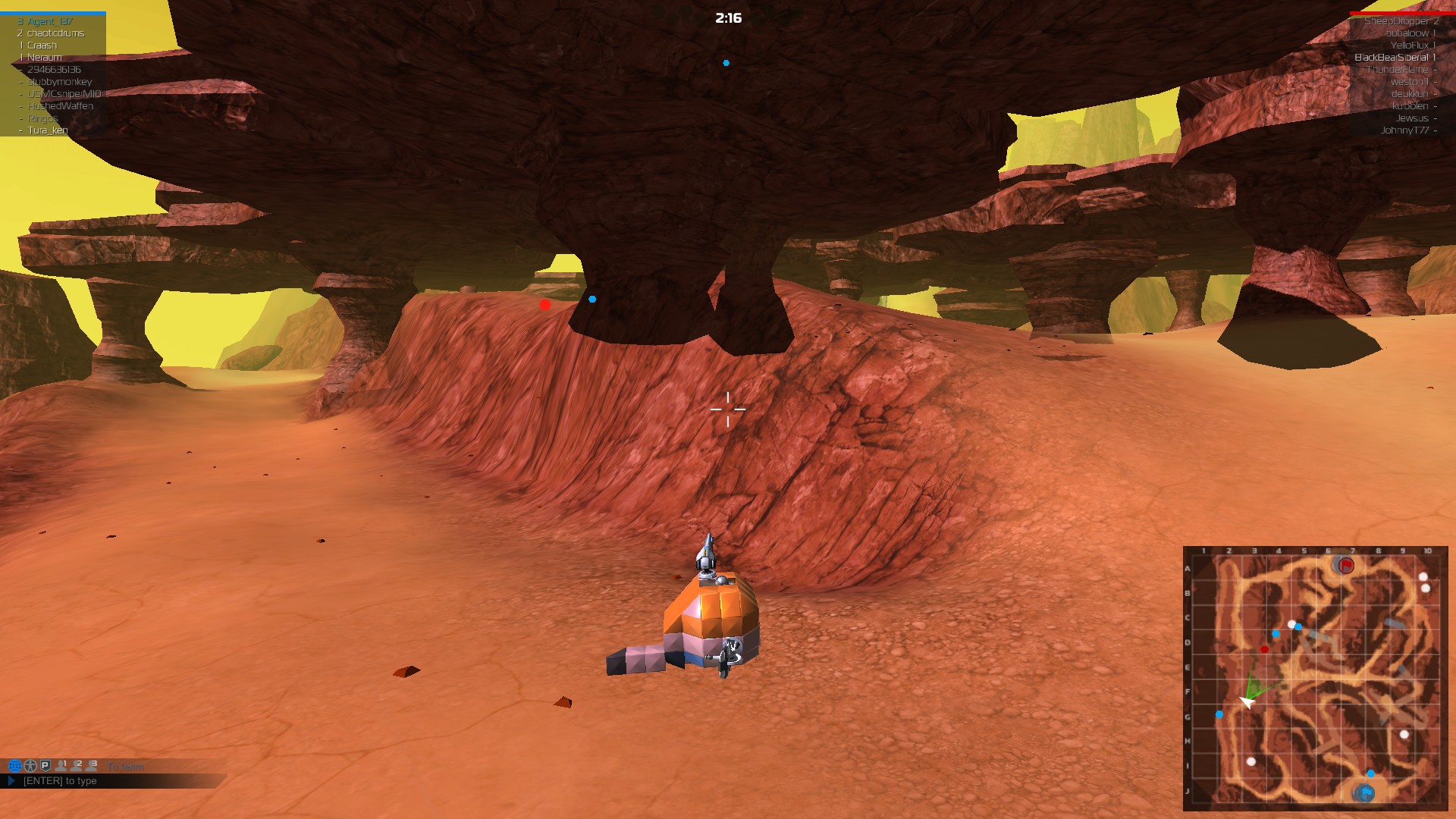Select chaoticdrums in the blue team list
The image size is (1456, 819).
pos(55,33)
